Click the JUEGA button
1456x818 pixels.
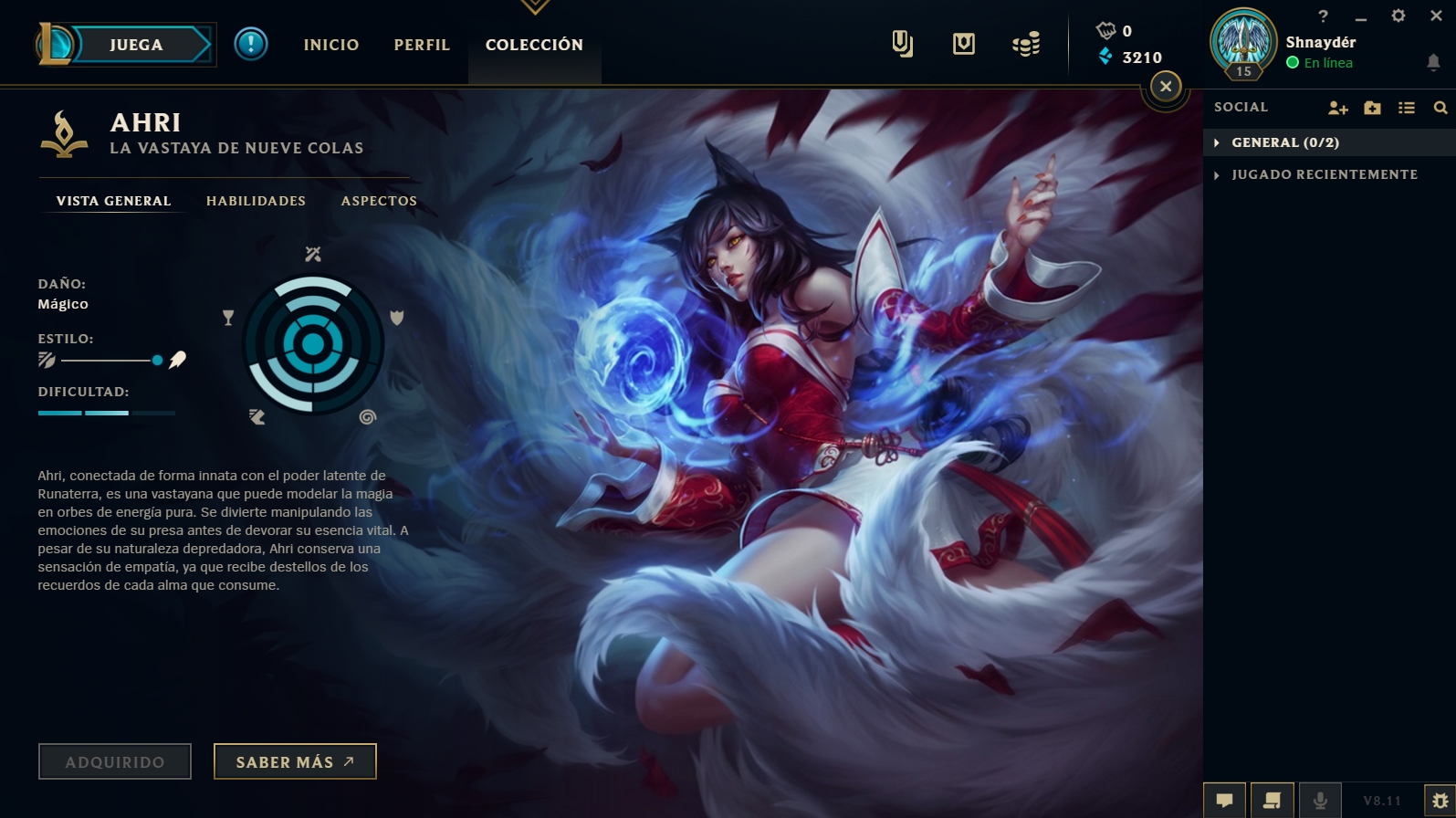pos(137,44)
